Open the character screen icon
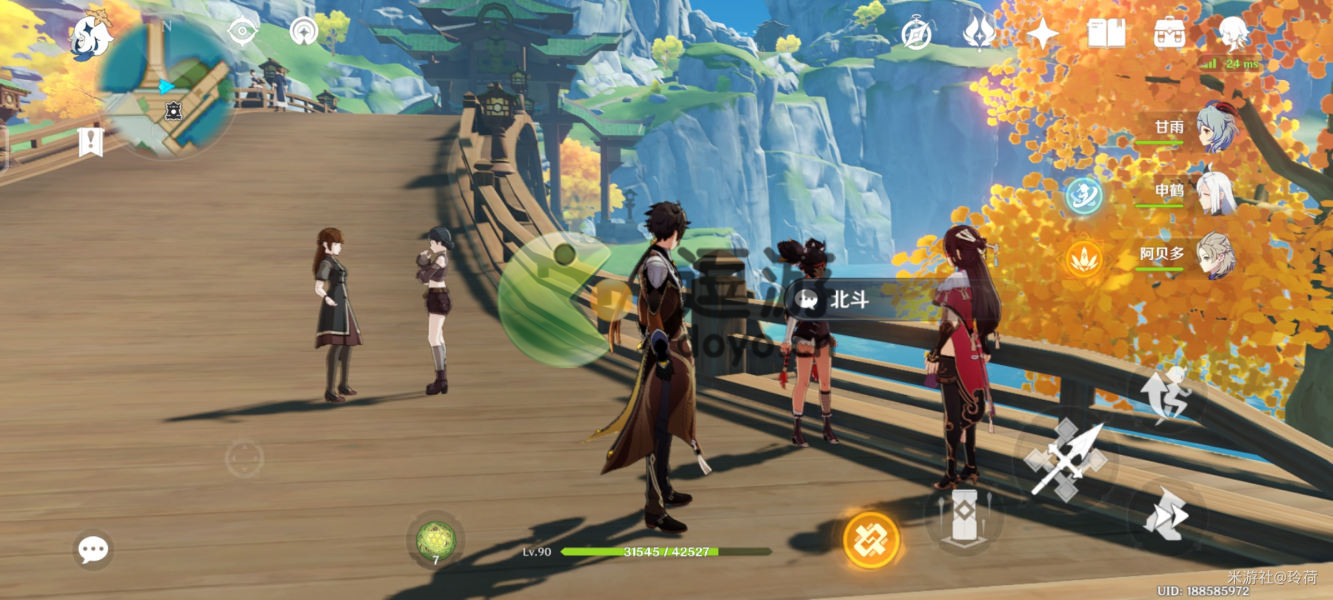The height and width of the screenshot is (600, 1333). tap(1234, 34)
